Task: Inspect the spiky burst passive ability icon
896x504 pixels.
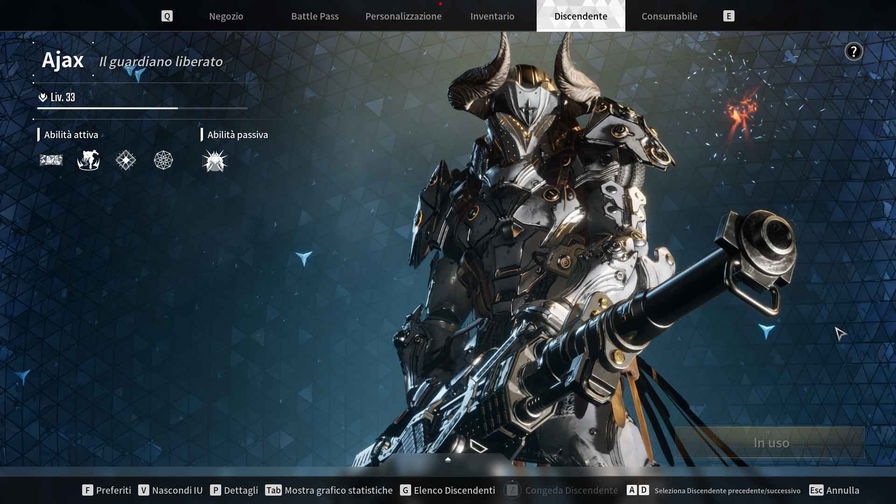Action: [214, 161]
